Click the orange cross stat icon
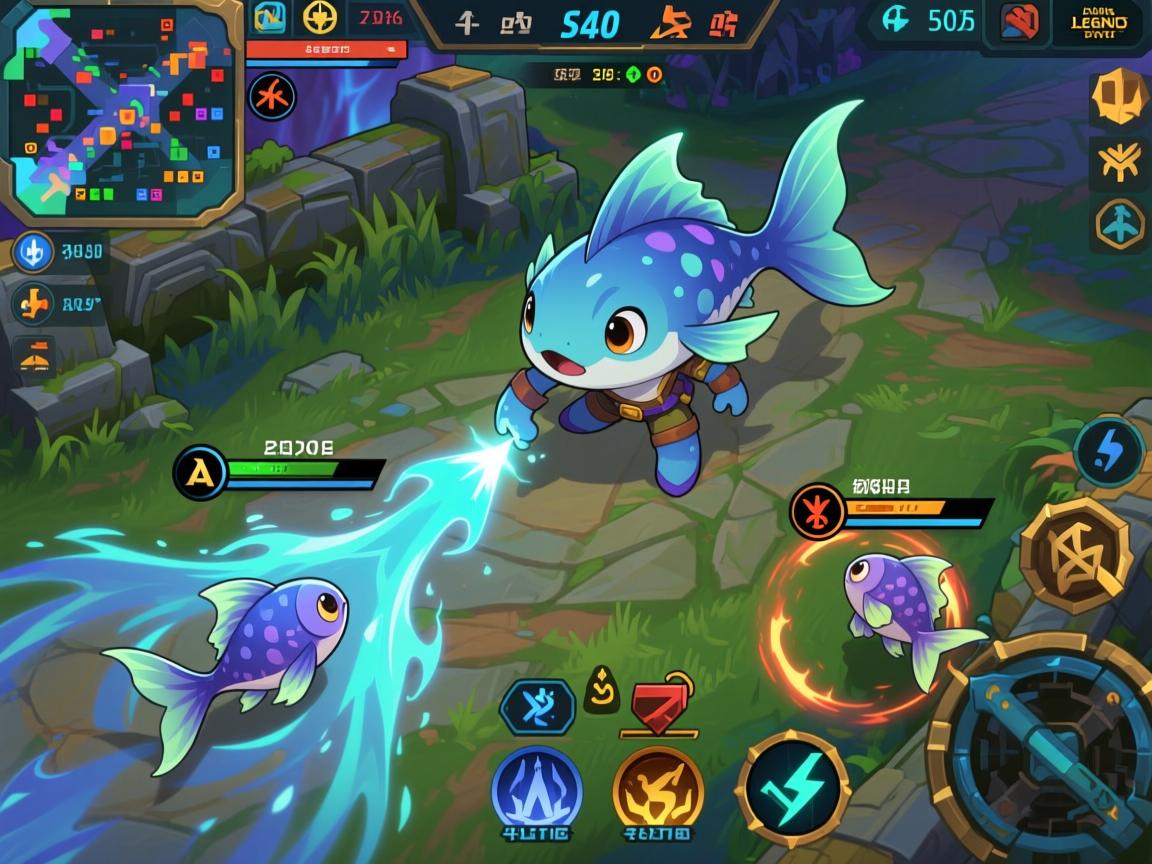 coord(32,300)
